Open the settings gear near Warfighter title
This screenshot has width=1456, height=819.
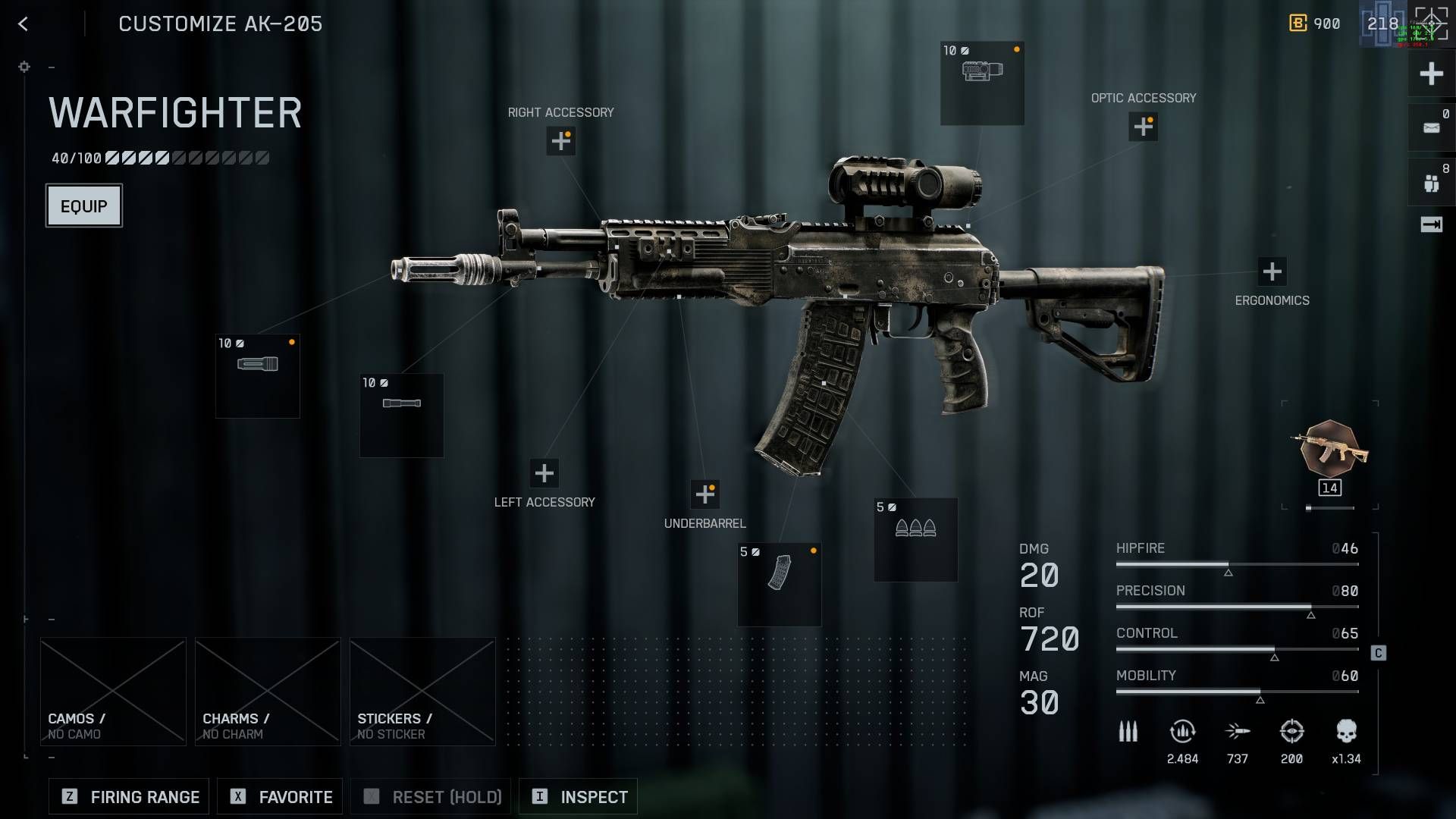[x=24, y=67]
